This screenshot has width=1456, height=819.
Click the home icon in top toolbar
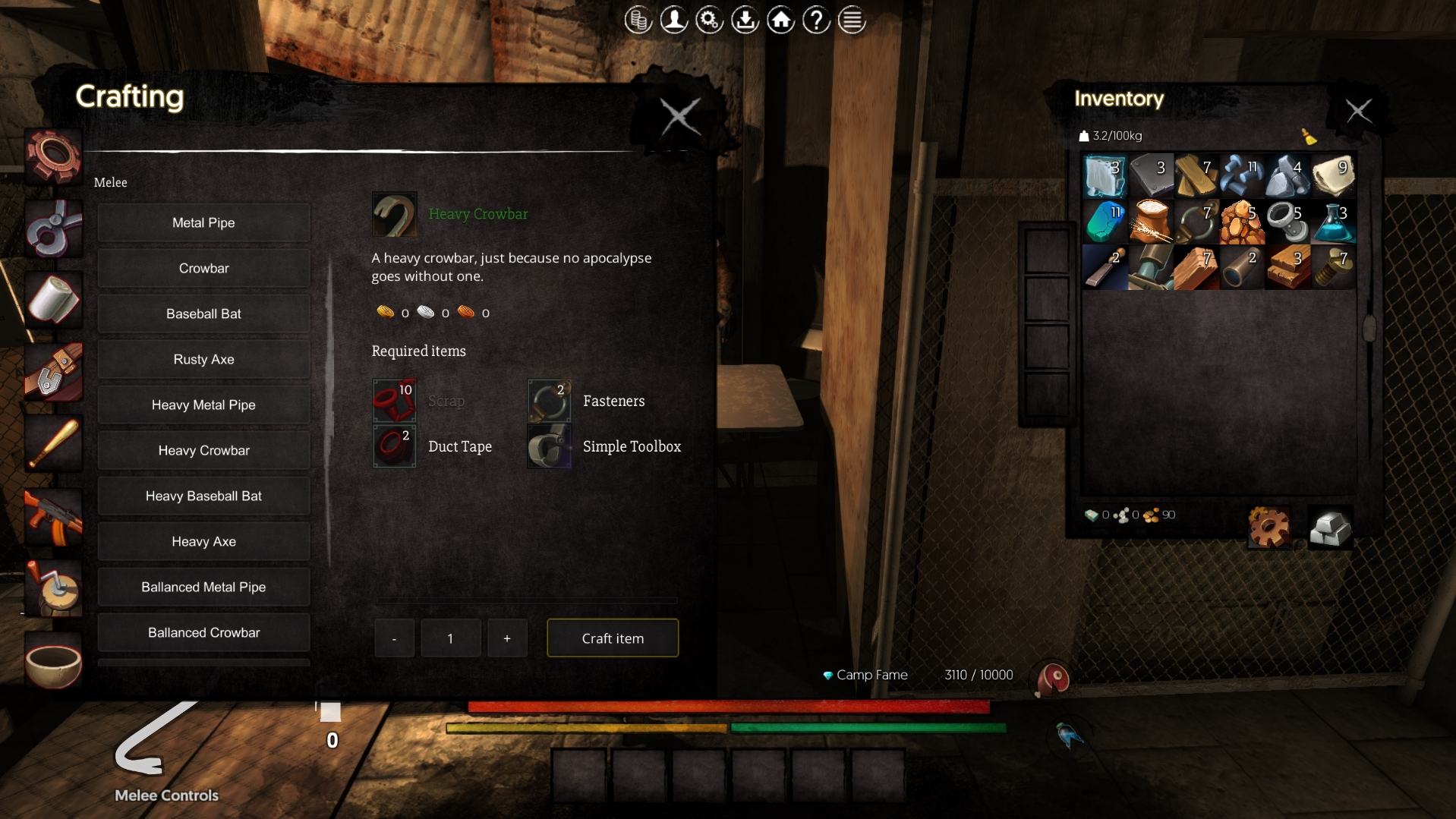(x=780, y=20)
